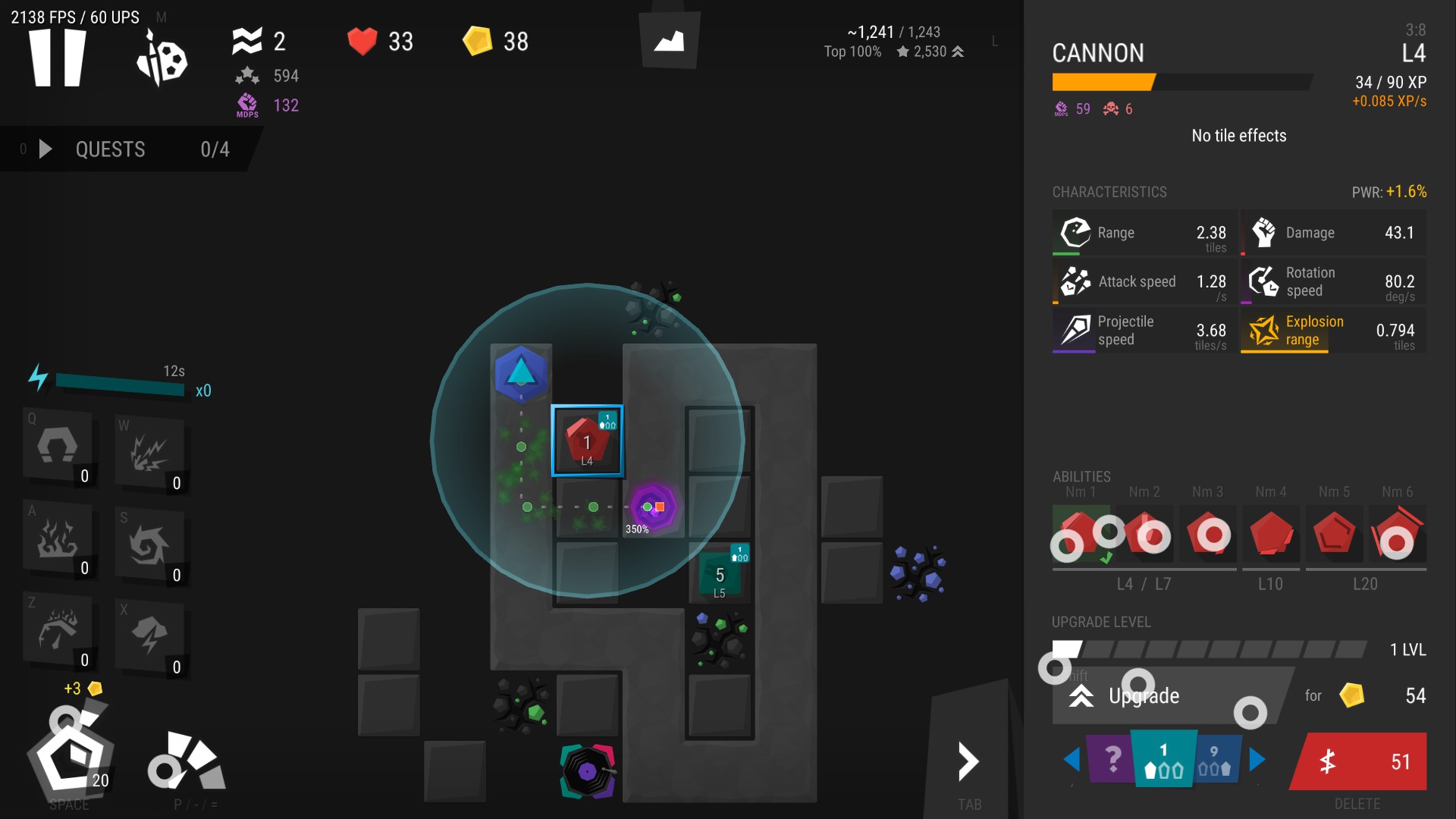The image size is (1456, 819).
Task: Use the flames ability in slot A
Action: [58, 538]
